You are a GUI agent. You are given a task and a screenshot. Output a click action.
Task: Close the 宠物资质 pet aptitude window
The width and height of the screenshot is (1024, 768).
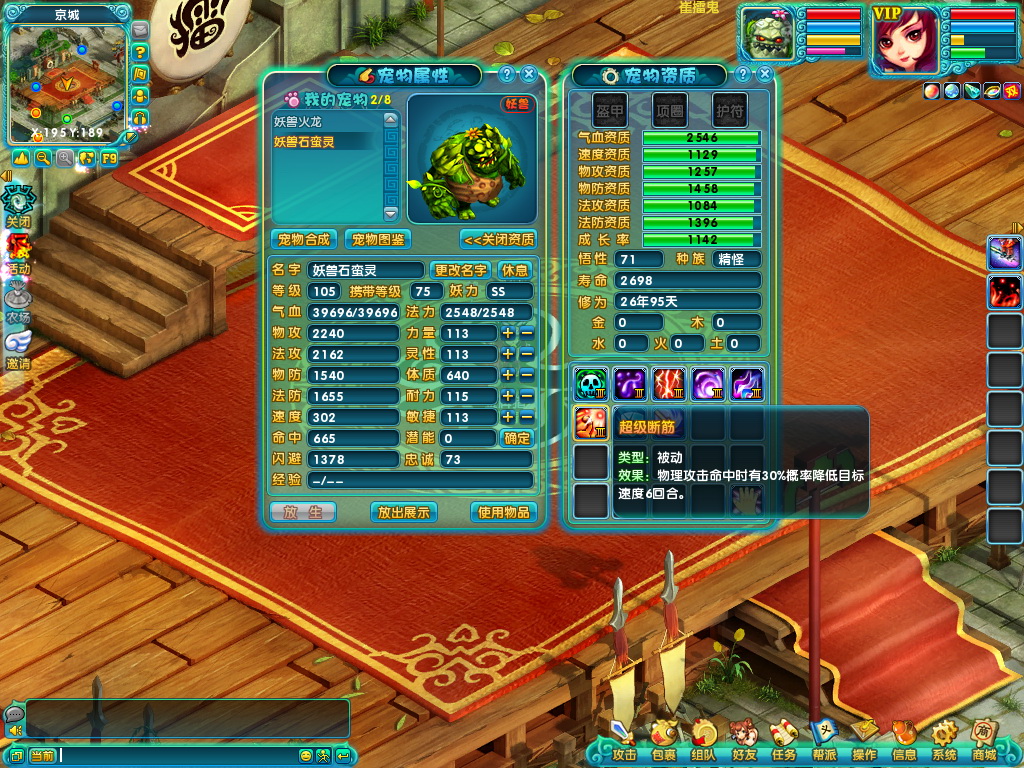coord(765,74)
